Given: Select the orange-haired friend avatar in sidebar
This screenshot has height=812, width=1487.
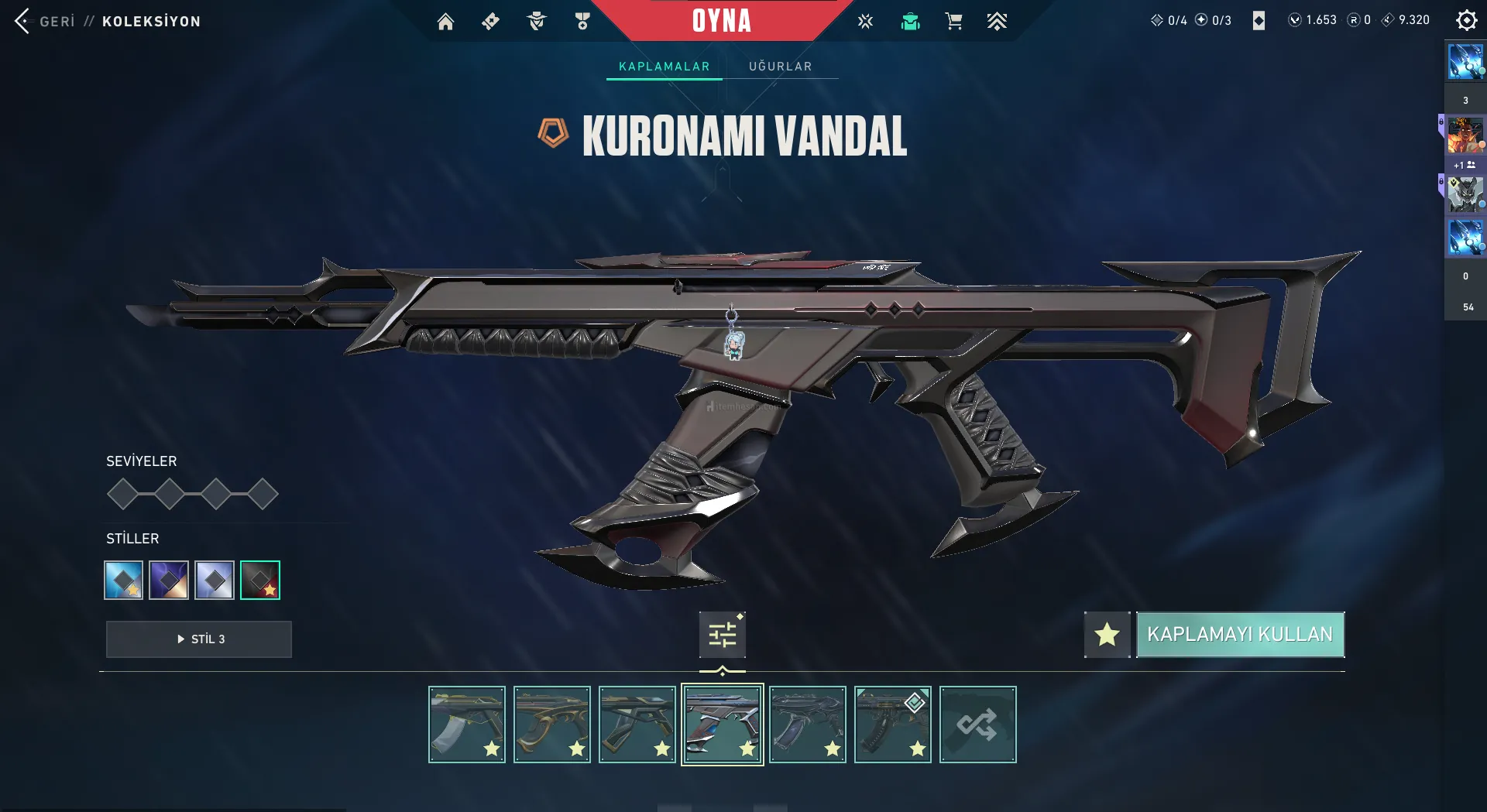Looking at the screenshot, I should [1465, 135].
